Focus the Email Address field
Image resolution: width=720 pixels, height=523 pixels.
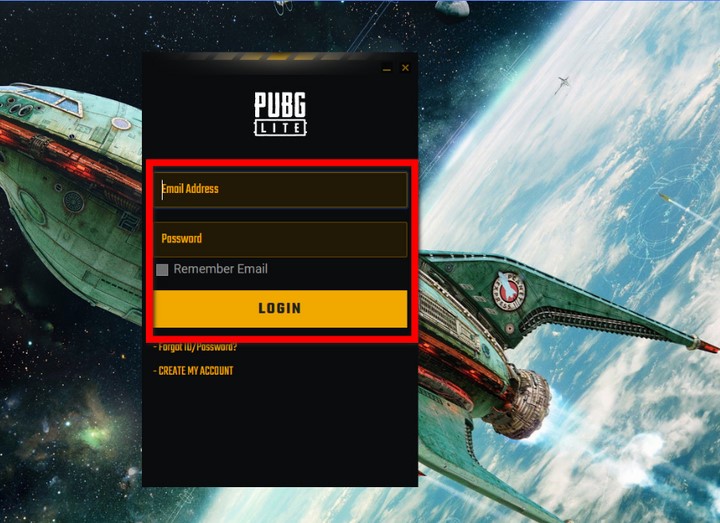(x=281, y=189)
